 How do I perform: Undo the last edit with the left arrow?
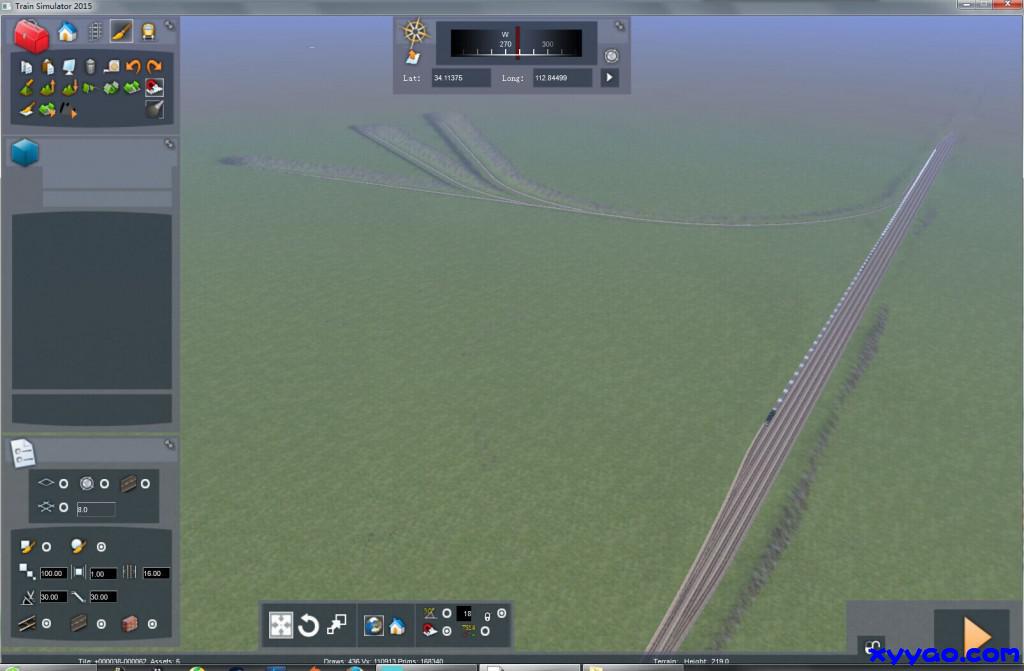click(132, 67)
